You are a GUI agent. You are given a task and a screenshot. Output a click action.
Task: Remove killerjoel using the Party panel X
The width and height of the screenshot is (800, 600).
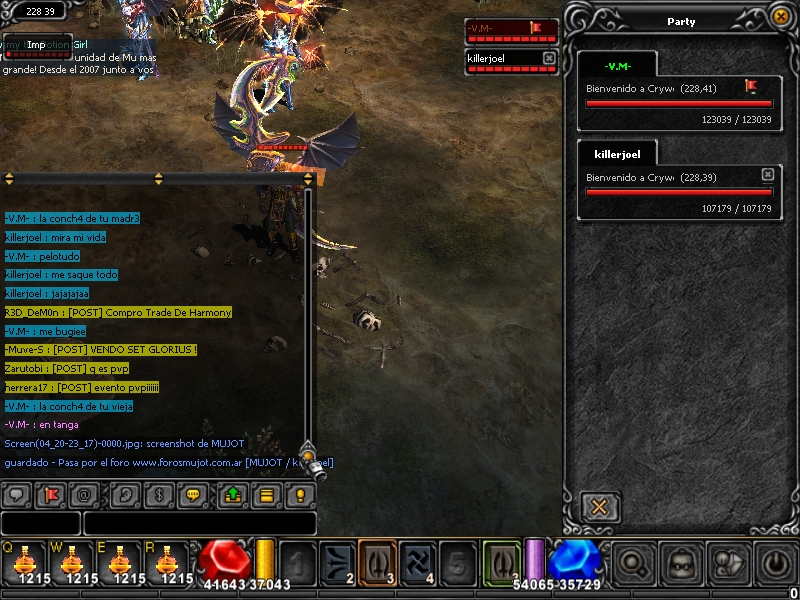coord(767,174)
